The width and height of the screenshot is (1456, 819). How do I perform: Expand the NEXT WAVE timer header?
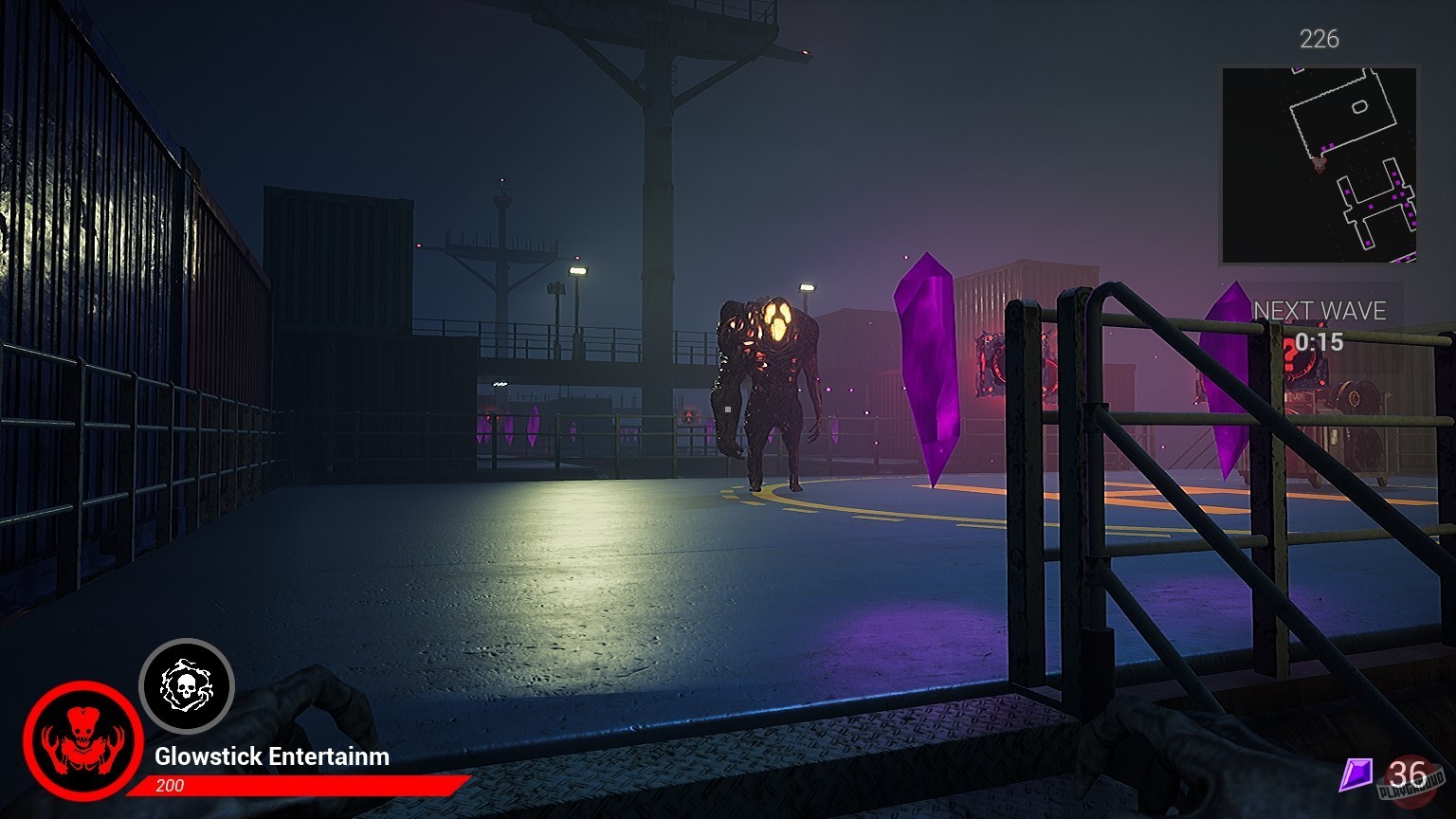pos(1318,311)
